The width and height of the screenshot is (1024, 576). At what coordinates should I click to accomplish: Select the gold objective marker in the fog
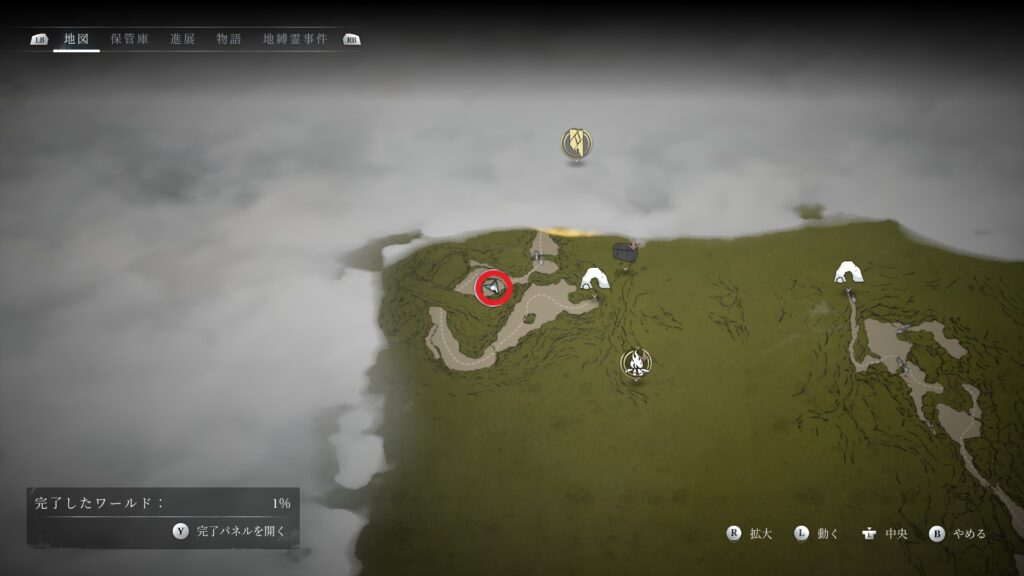[x=576, y=143]
